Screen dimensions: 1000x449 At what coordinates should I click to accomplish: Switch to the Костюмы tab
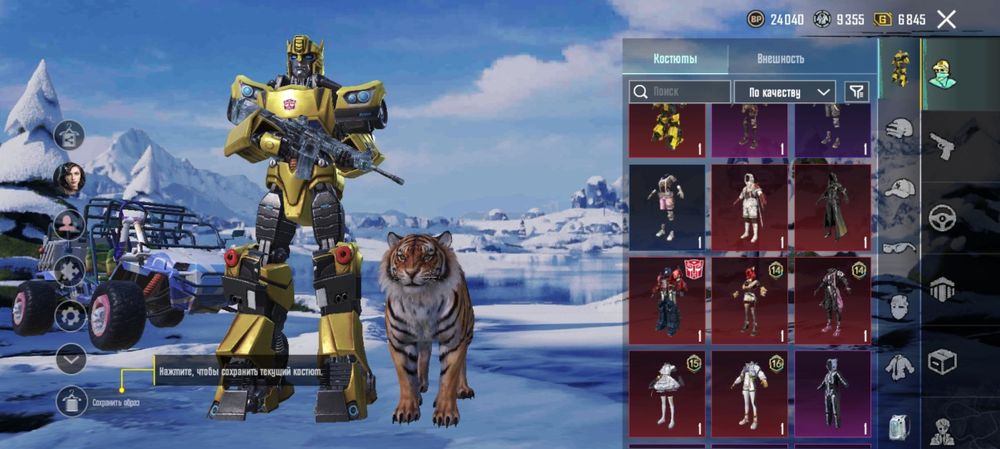point(675,58)
